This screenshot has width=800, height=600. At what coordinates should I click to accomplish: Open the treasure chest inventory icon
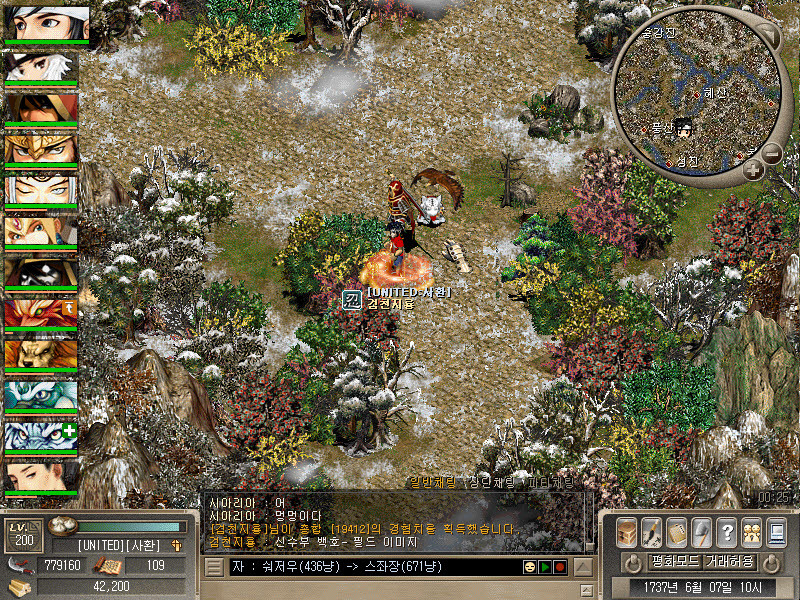(x=627, y=532)
